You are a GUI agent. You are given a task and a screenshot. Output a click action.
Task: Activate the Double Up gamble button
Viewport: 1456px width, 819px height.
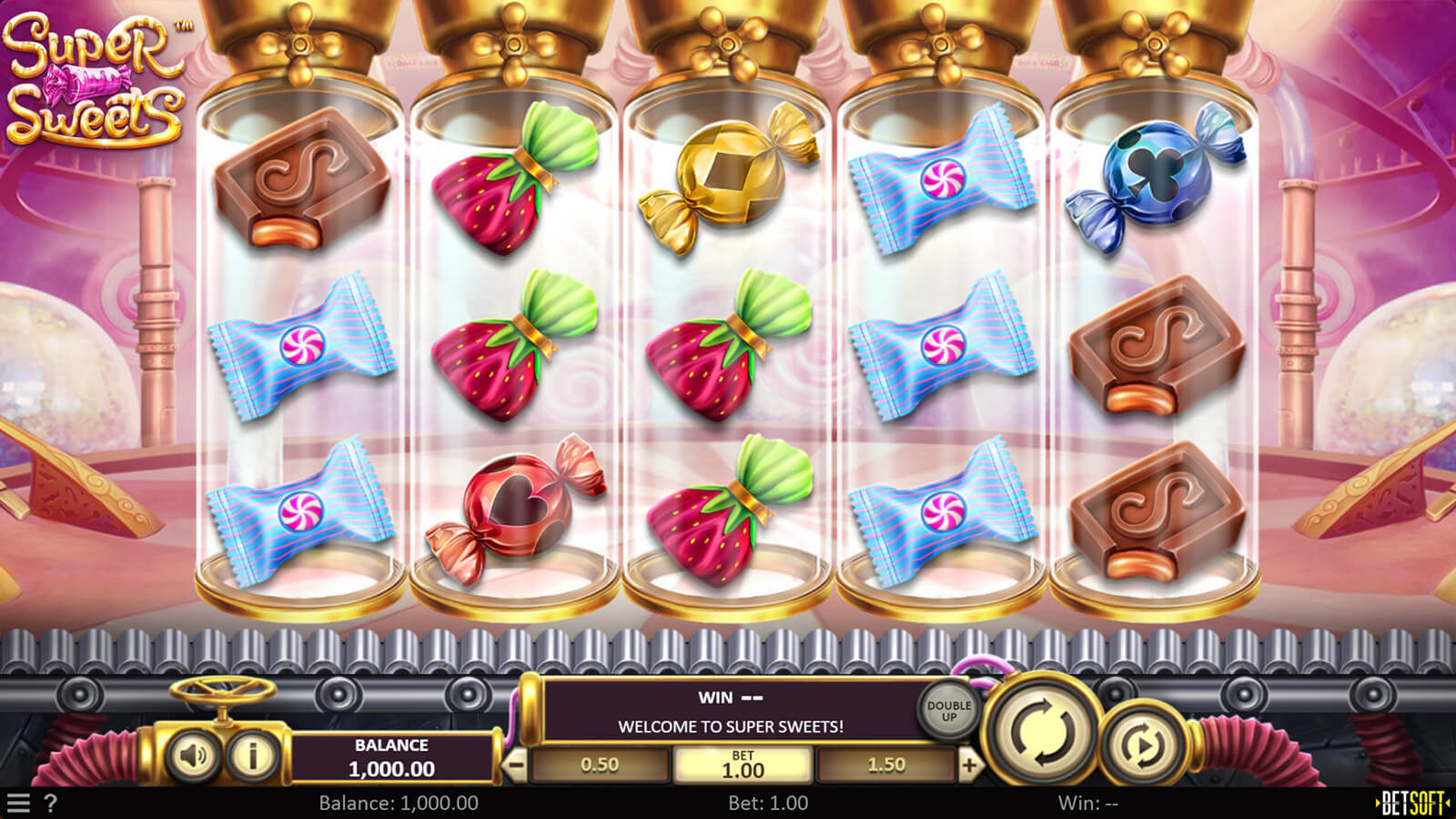[x=948, y=712]
